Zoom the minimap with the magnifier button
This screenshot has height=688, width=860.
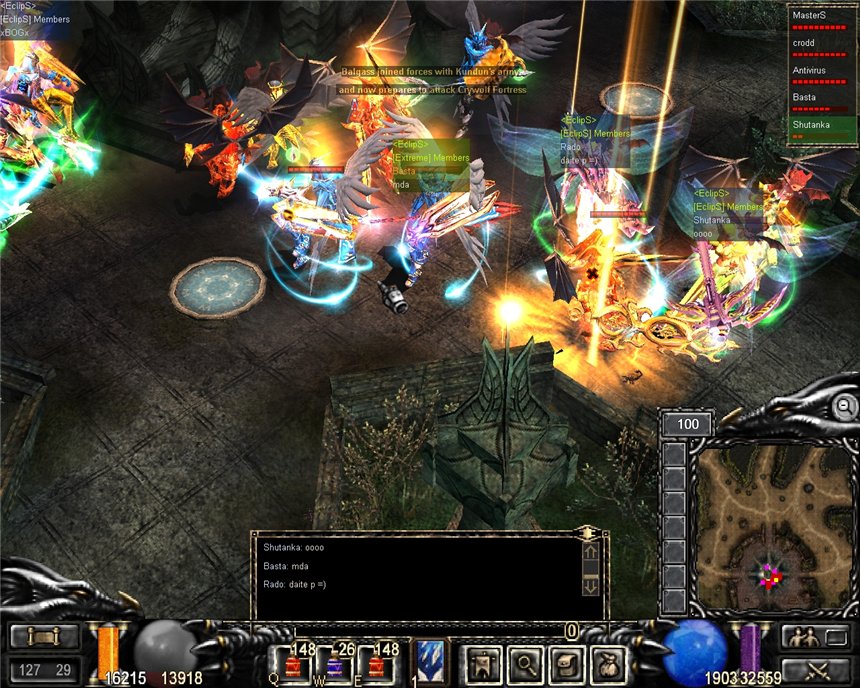coord(846,406)
